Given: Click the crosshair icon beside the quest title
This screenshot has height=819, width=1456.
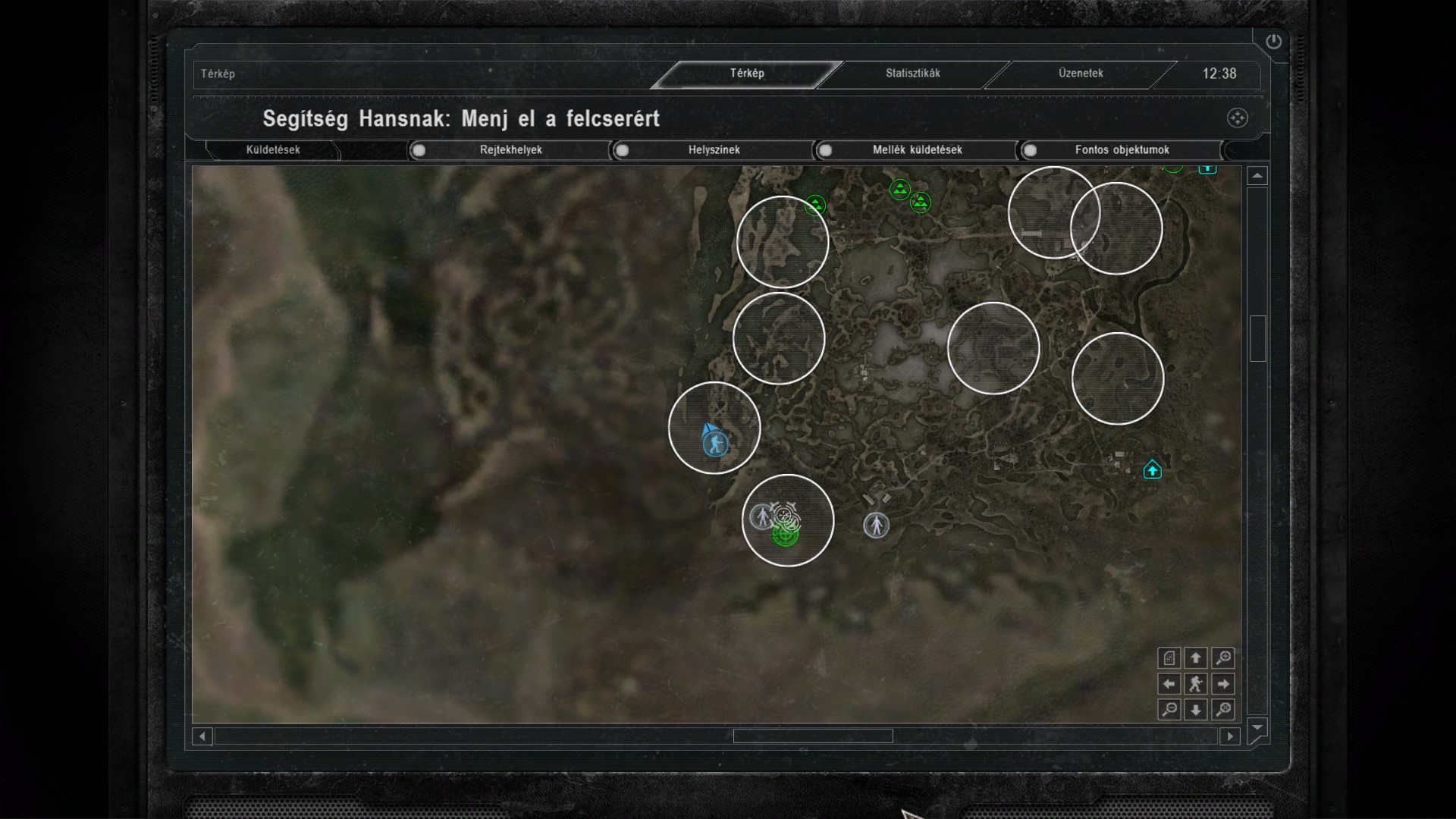Looking at the screenshot, I should click(1237, 118).
